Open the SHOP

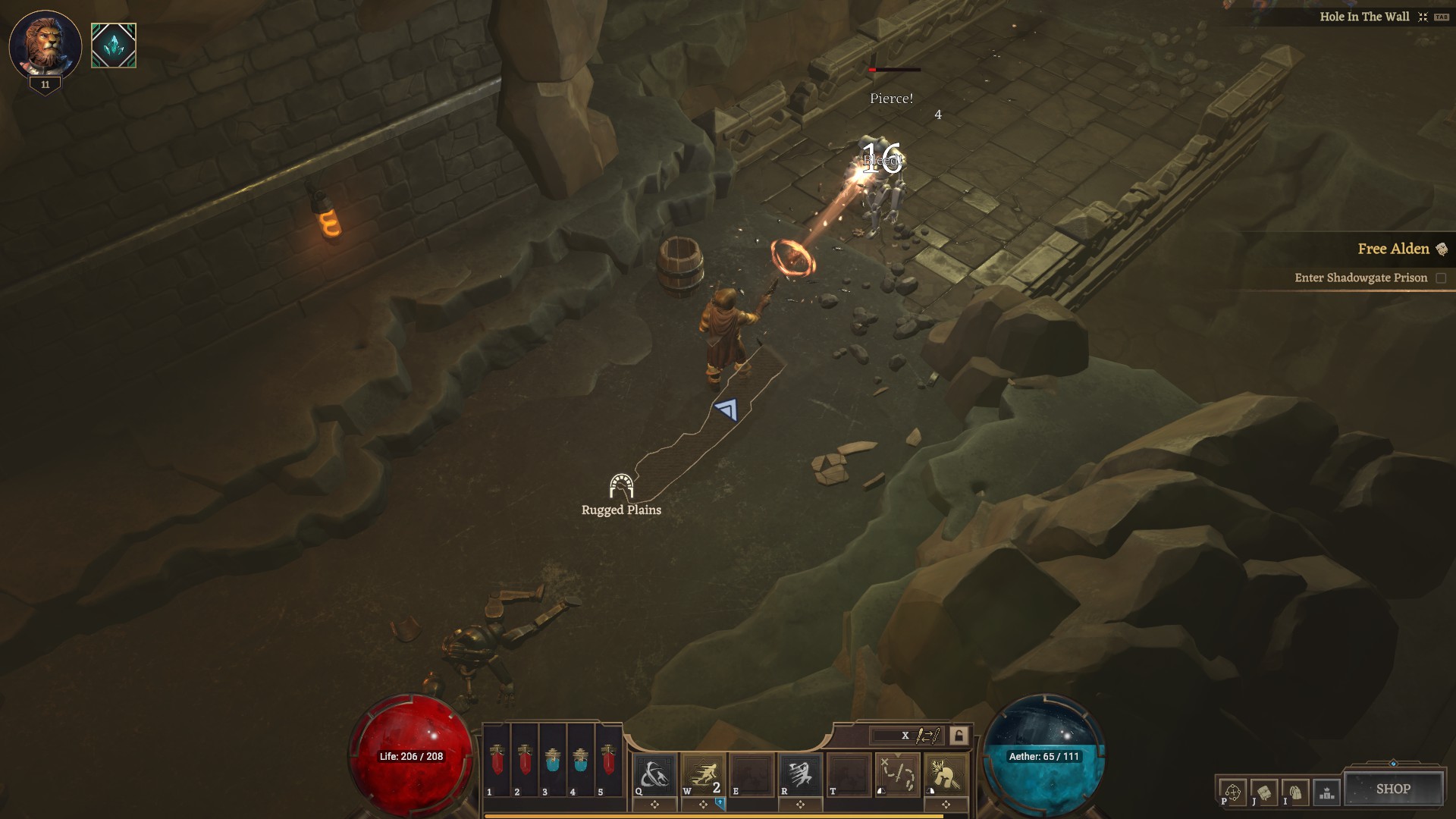pos(1393,789)
